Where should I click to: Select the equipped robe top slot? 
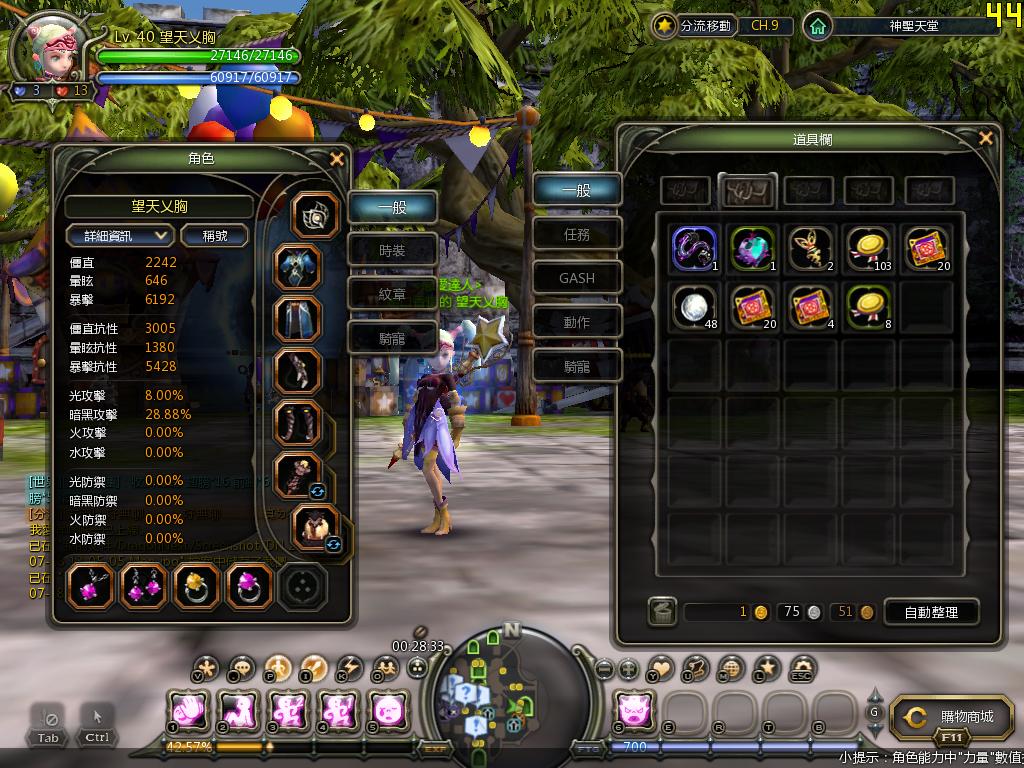click(298, 267)
